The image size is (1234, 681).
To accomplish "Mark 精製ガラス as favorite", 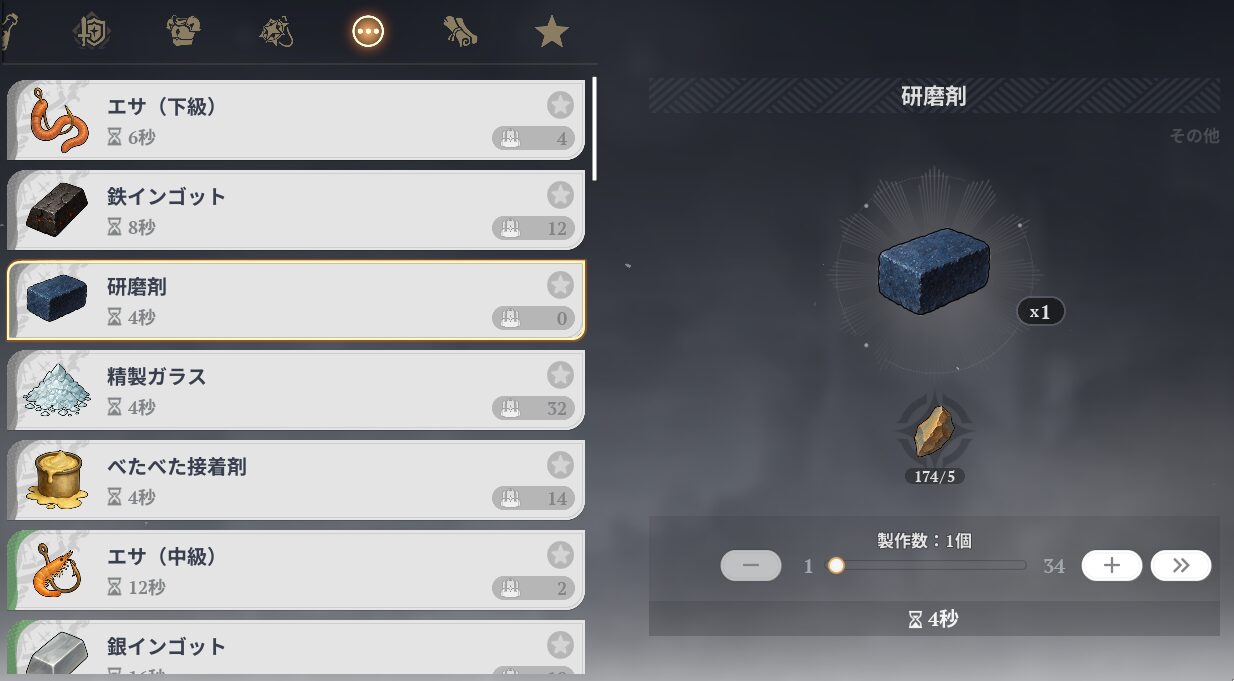I will tap(560, 375).
